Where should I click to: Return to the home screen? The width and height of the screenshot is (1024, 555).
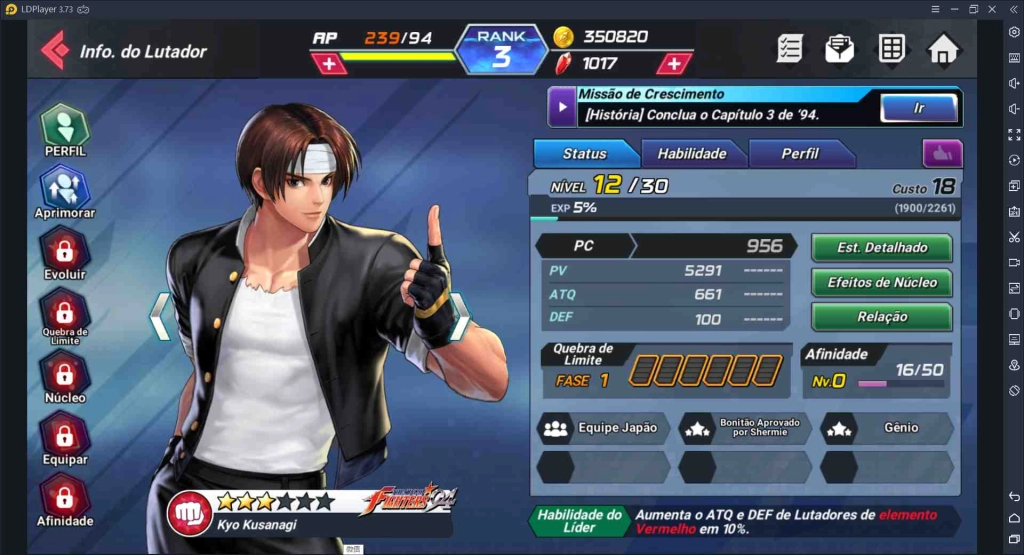coord(943,48)
